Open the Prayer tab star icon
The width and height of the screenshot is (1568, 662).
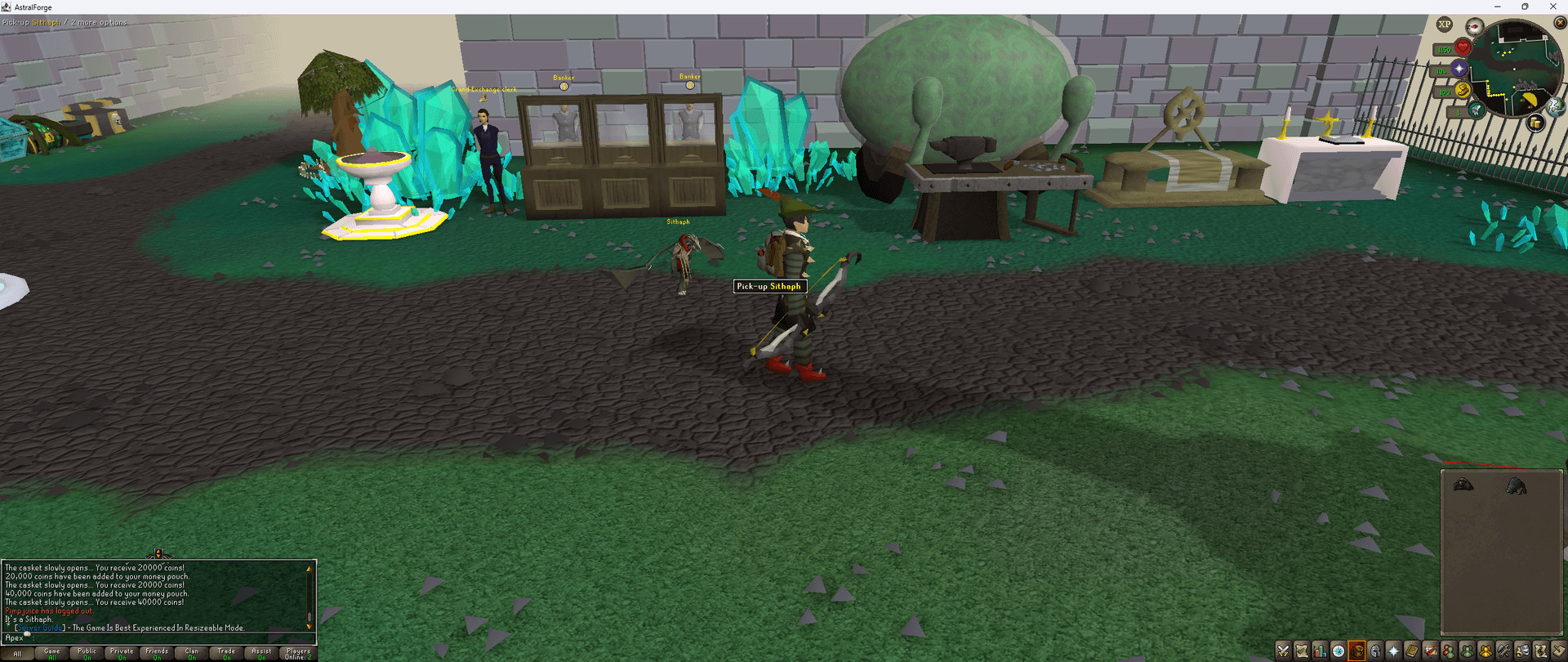click(x=1393, y=652)
